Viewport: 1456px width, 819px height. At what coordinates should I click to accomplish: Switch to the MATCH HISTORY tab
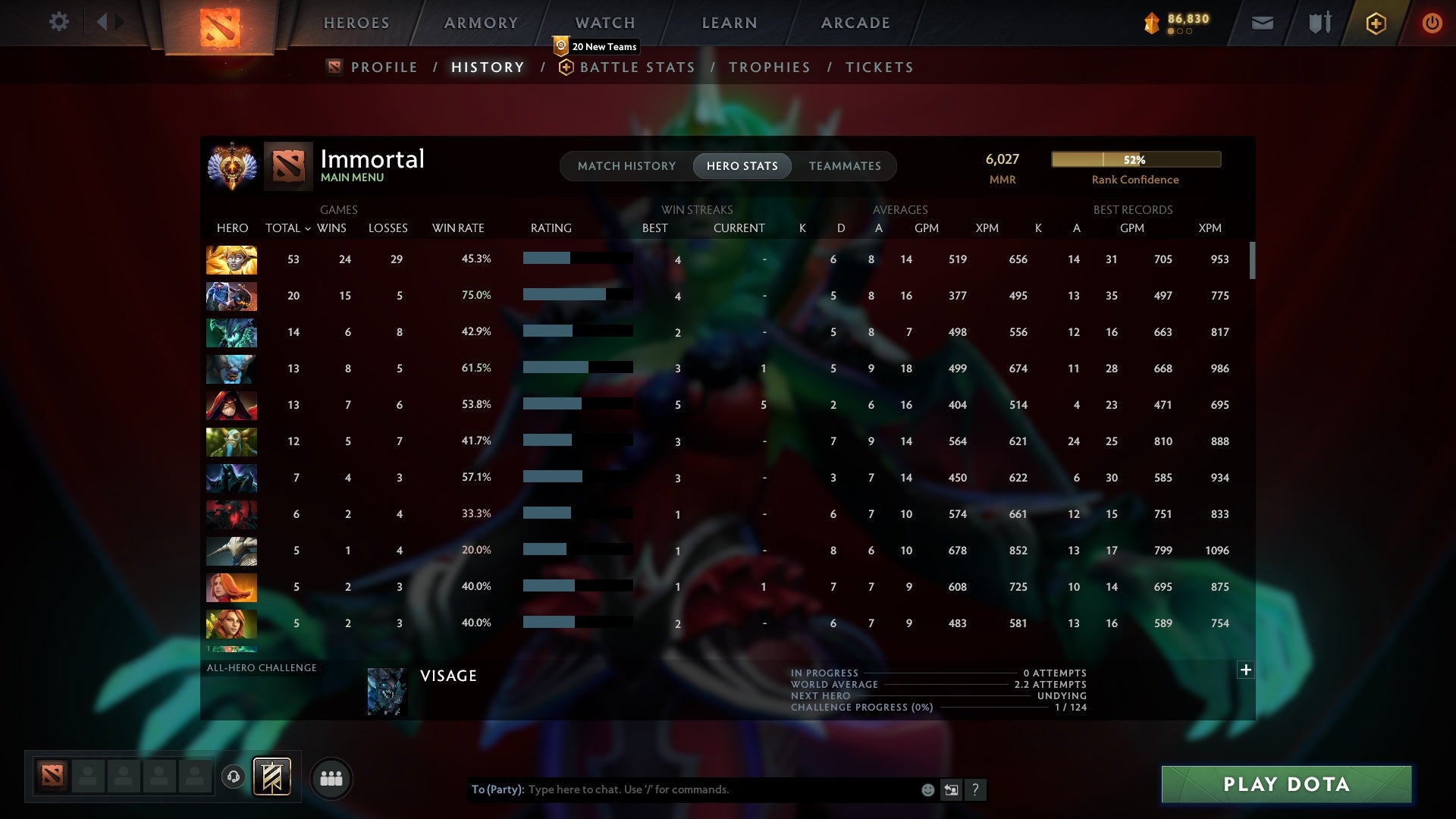coord(626,166)
